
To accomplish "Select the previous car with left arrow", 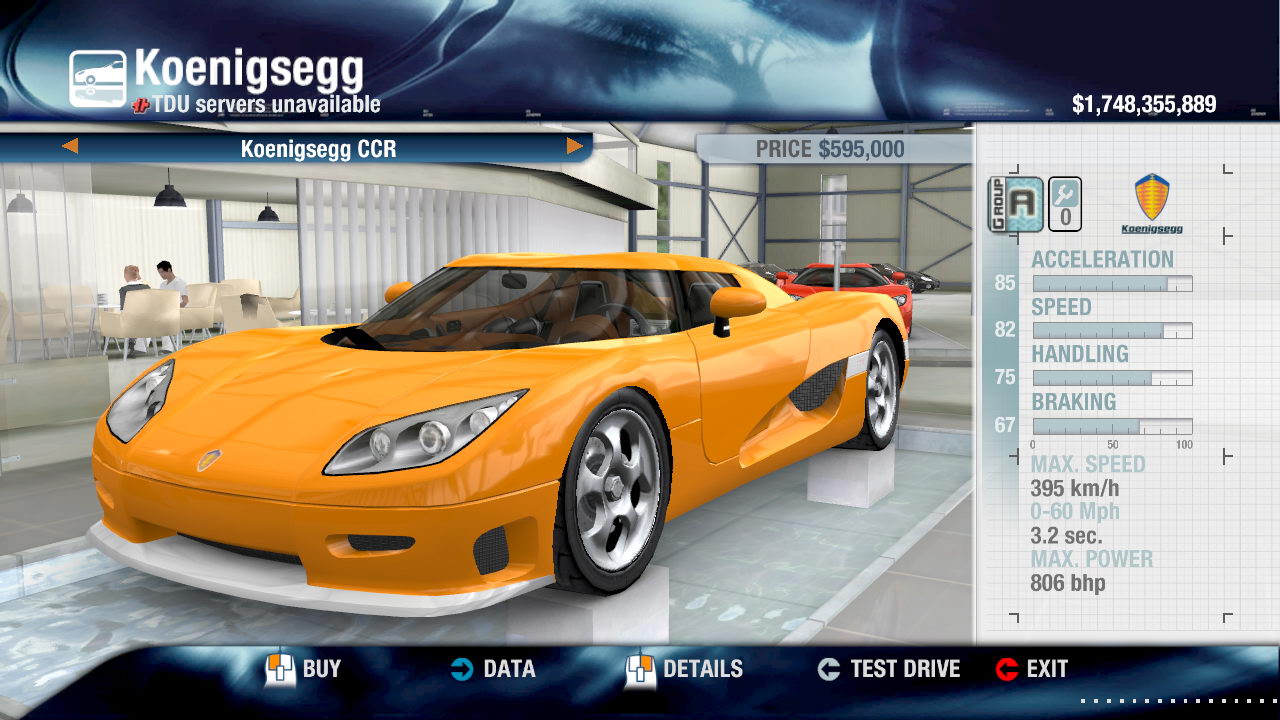I will (70, 147).
